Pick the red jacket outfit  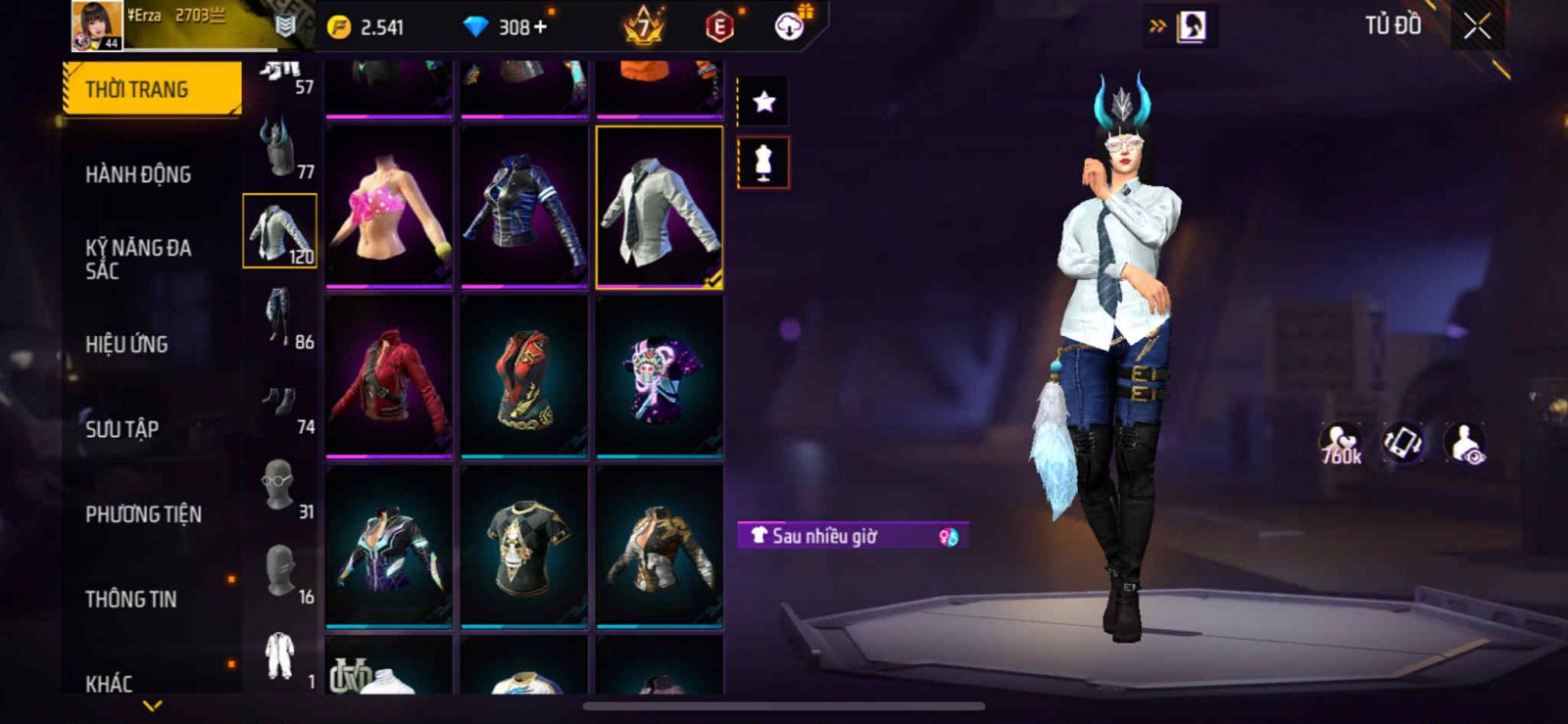[x=389, y=376]
